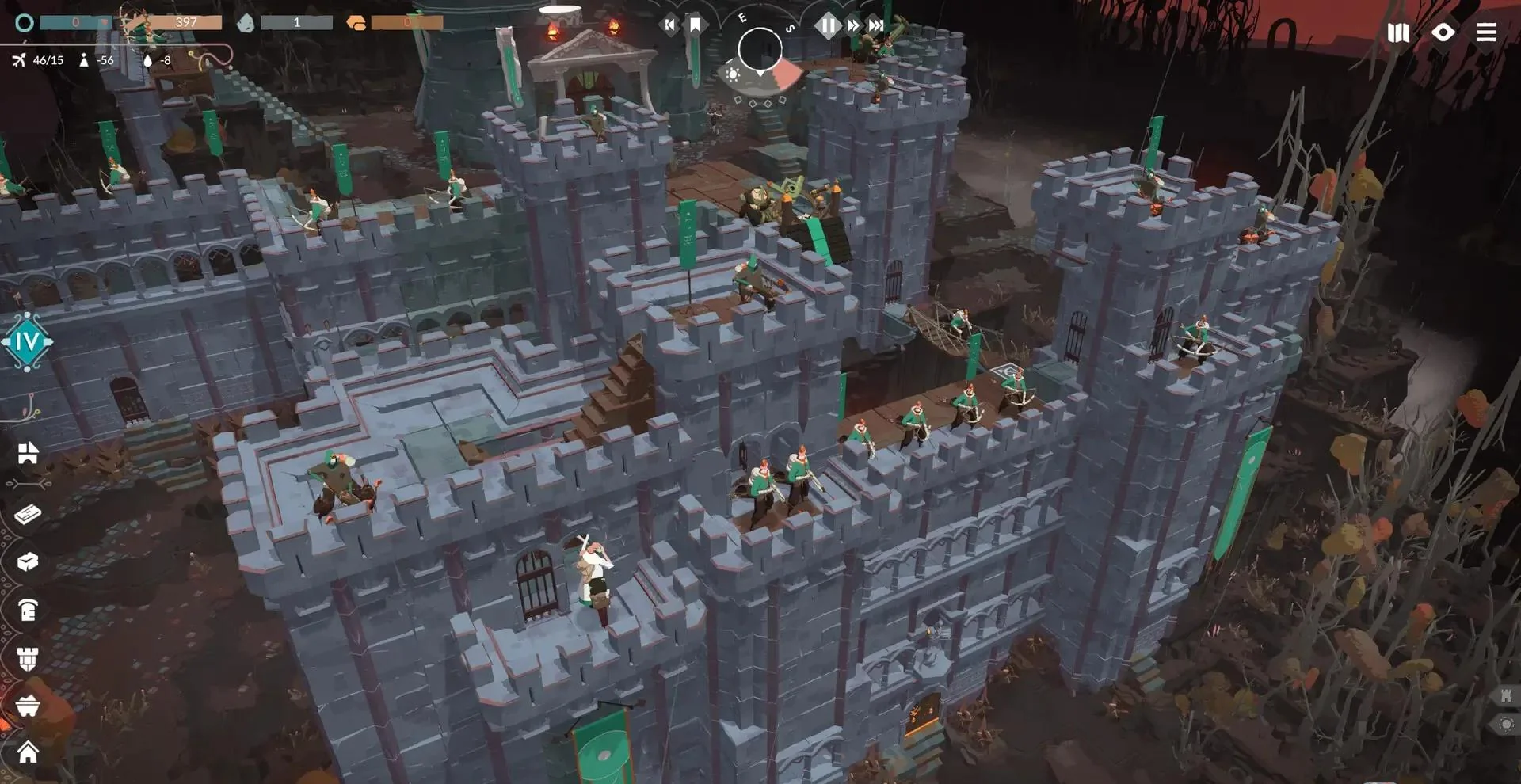Click the branching vine tree icon
This screenshot has height=784, width=1521.
[x=30, y=408]
